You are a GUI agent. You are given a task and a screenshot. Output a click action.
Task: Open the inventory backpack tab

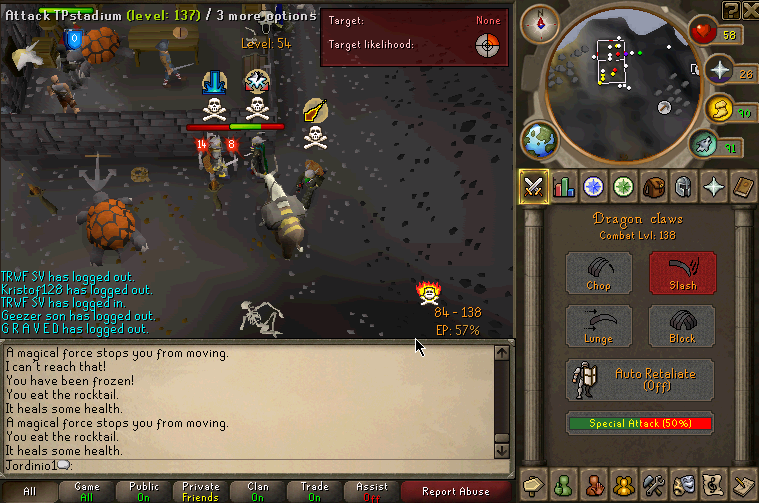tap(653, 187)
